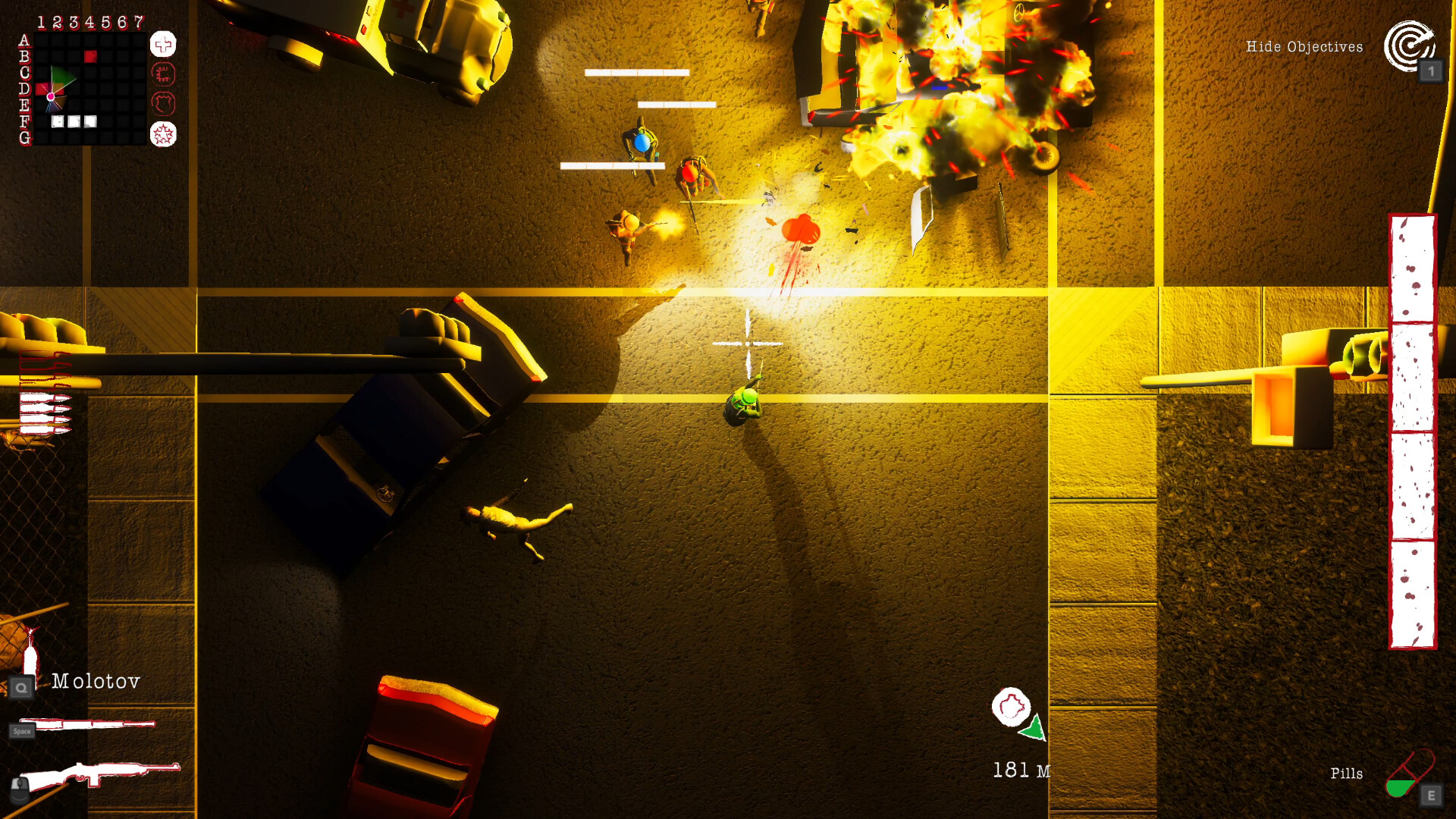Toggle the red marked square on the minimap grid

pyautogui.click(x=90, y=56)
